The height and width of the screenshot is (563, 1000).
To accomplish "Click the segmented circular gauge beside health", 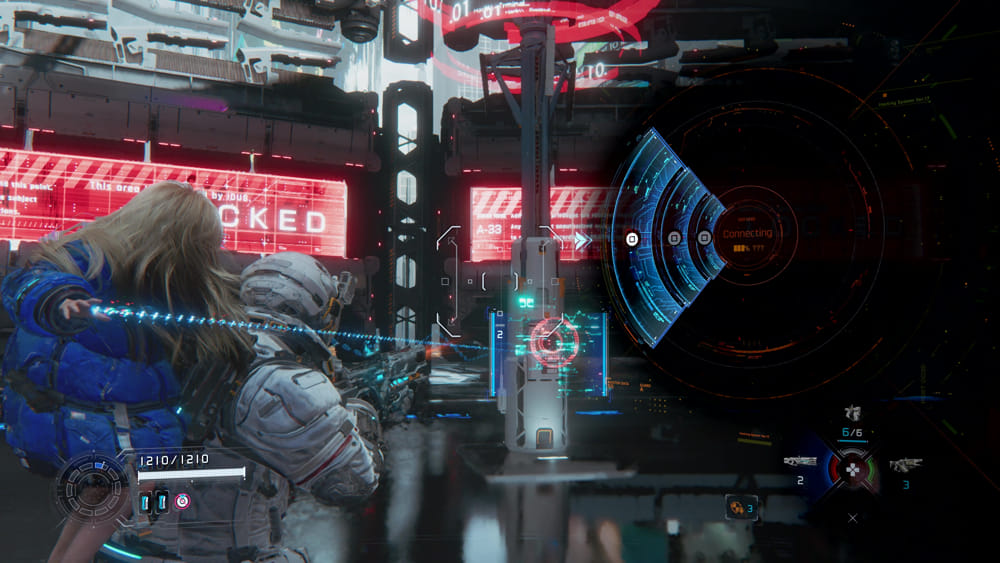I will point(92,488).
